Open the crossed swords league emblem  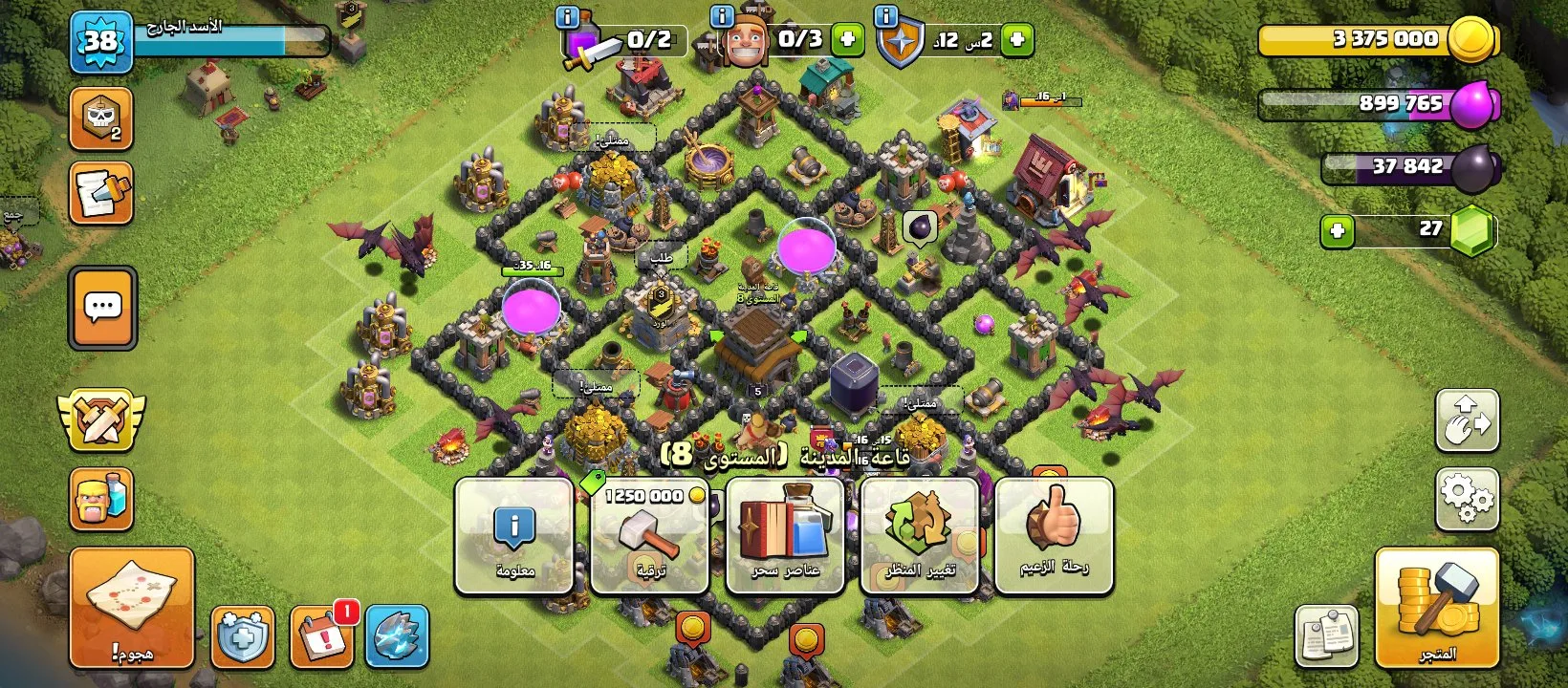[100, 419]
